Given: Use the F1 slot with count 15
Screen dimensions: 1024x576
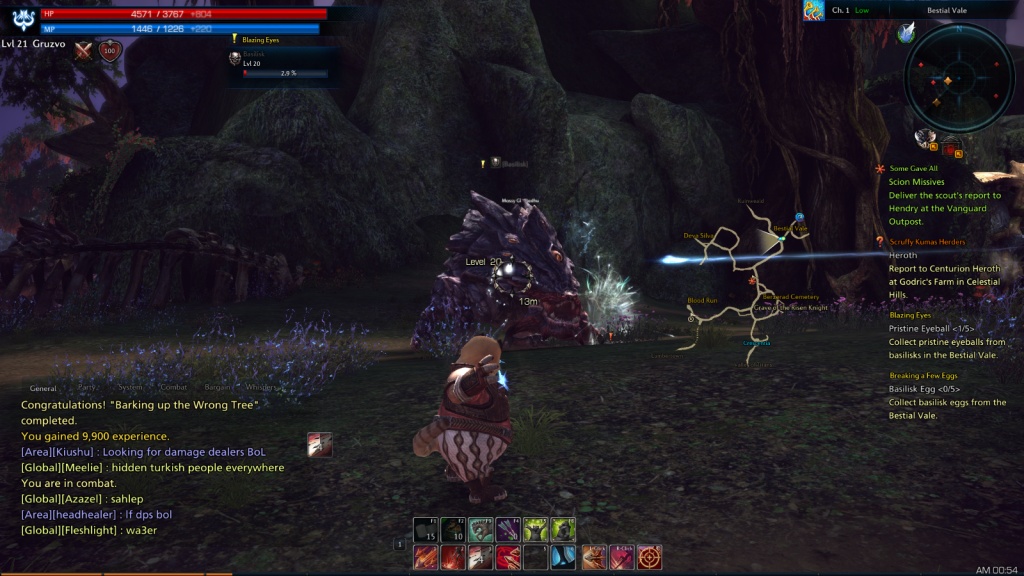Looking at the screenshot, I should pos(426,529).
